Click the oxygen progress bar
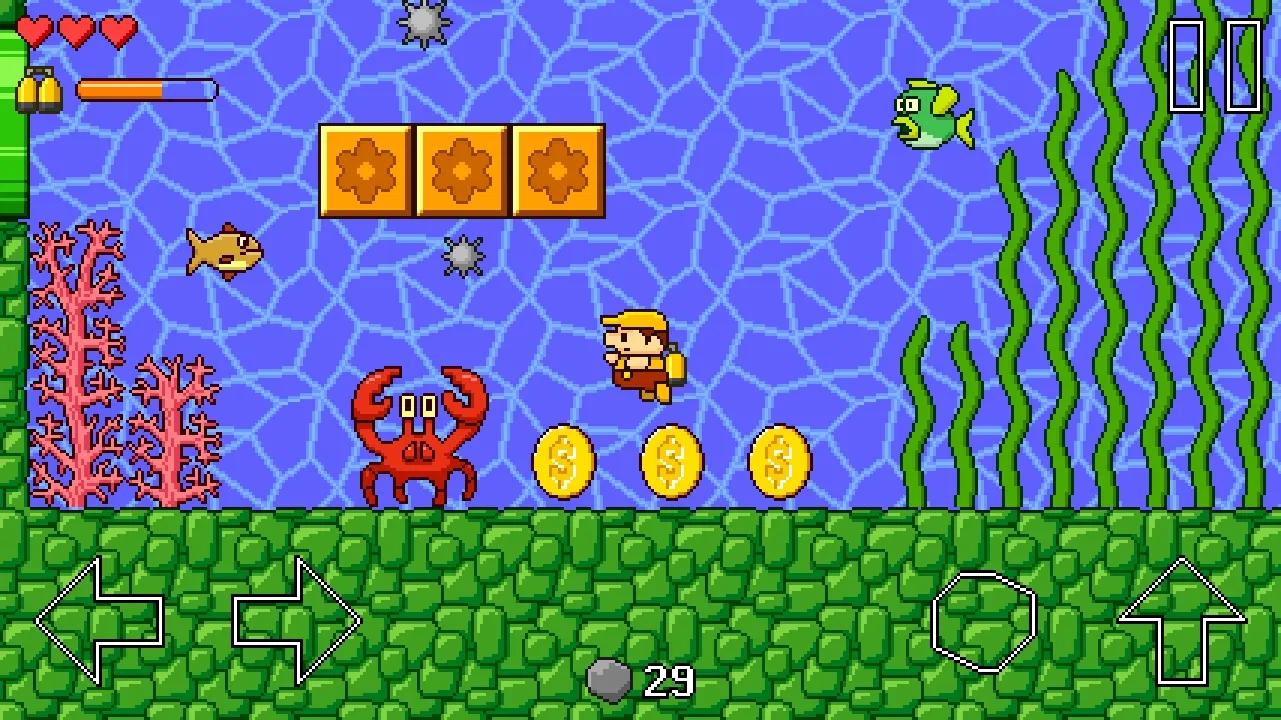Viewport: 1281px width, 720px height. 150,89
